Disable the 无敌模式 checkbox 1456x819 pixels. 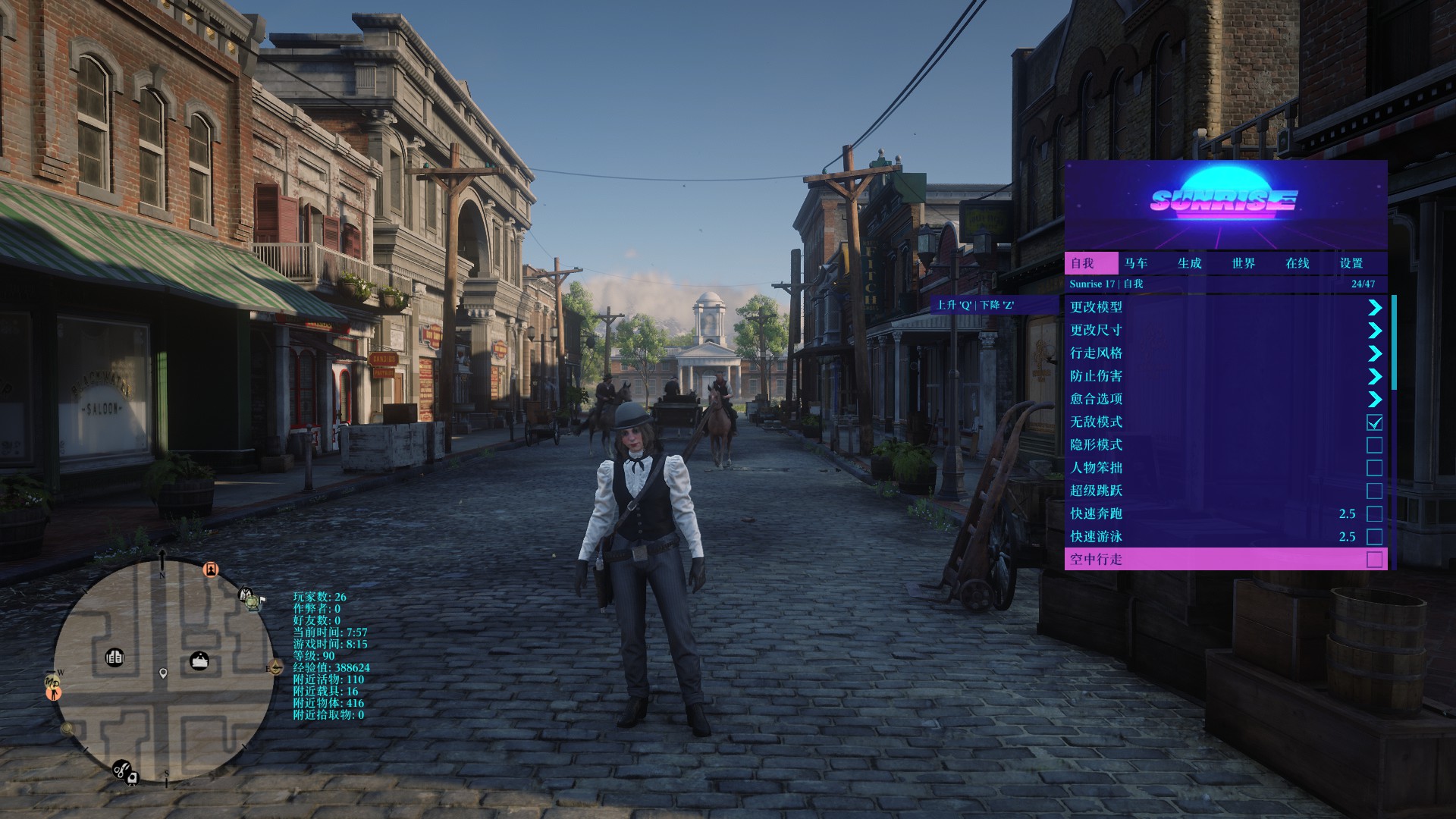1374,422
